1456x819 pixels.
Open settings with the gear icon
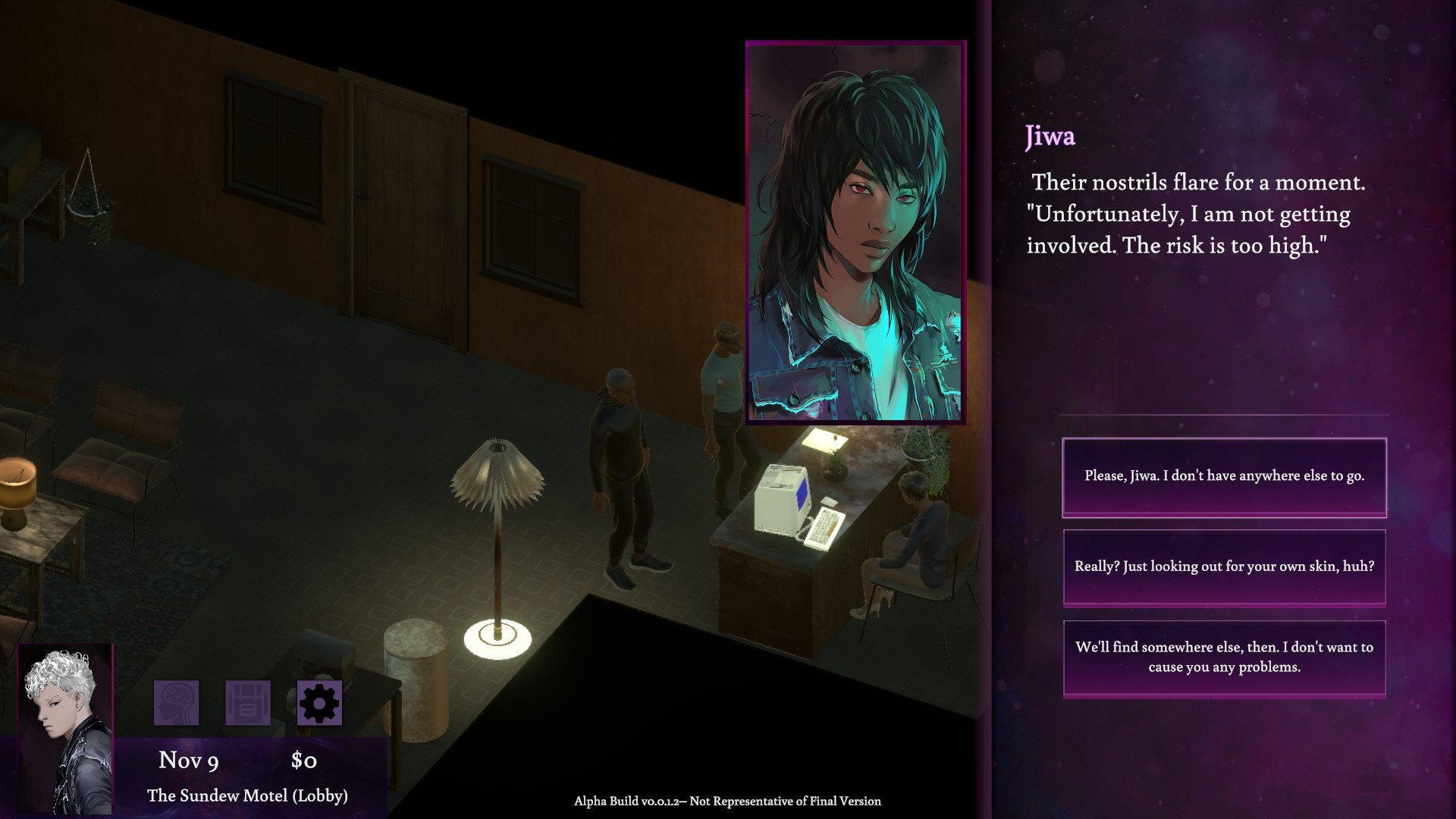coord(319,703)
